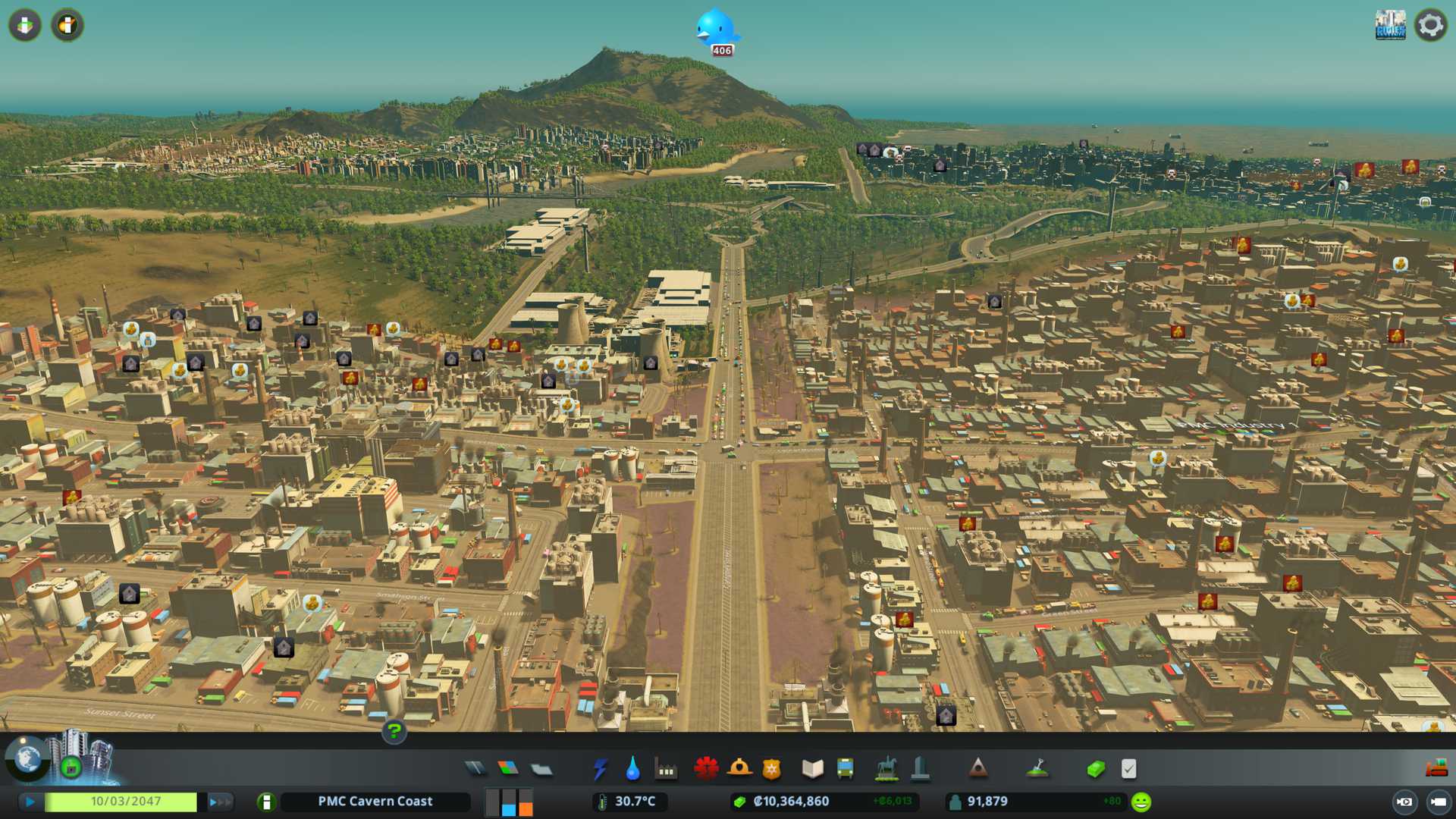Viewport: 1456px width, 819px height.
Task: Open the Education book menu
Action: pos(812,769)
